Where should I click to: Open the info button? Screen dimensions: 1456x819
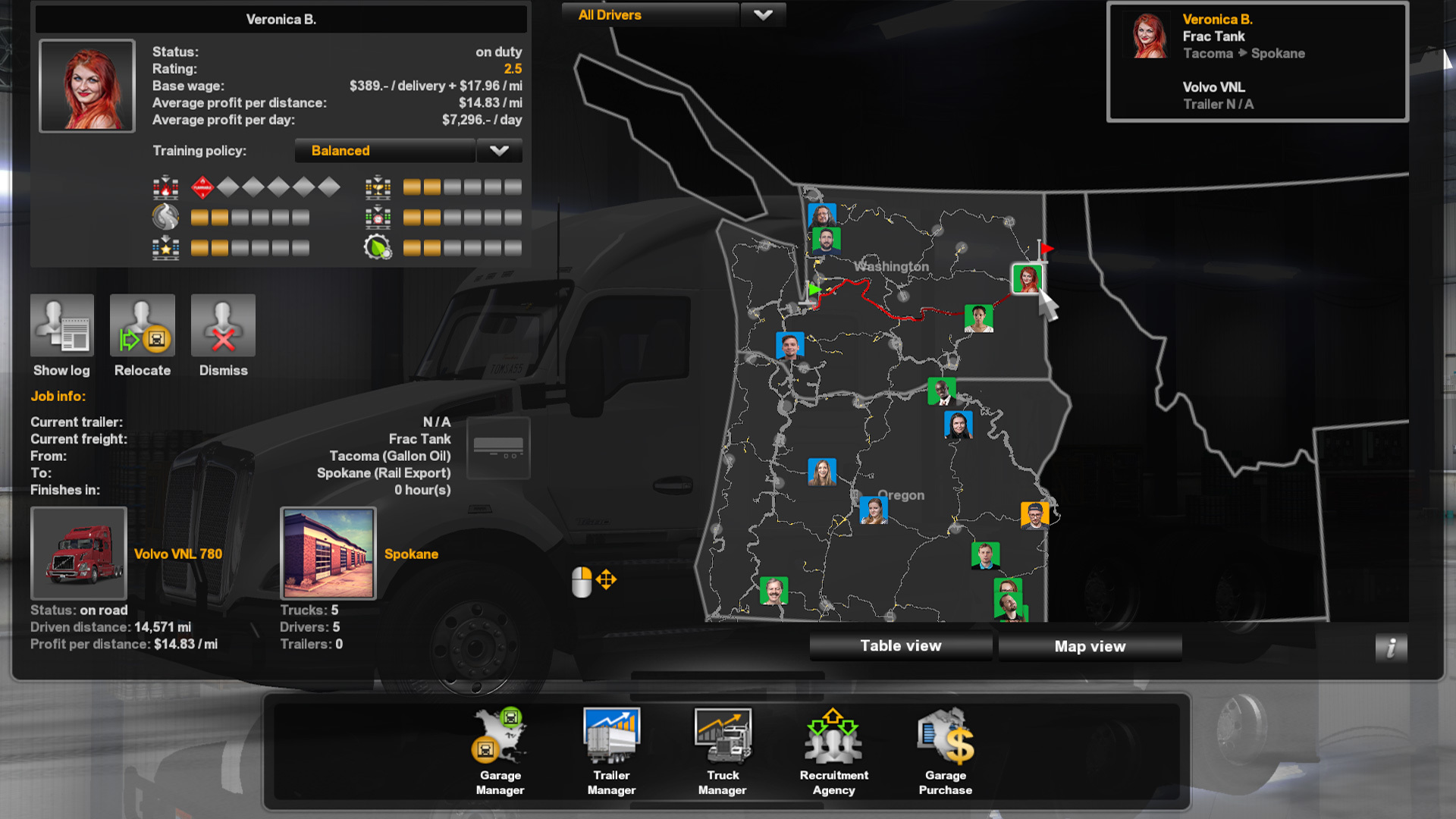point(1391,648)
